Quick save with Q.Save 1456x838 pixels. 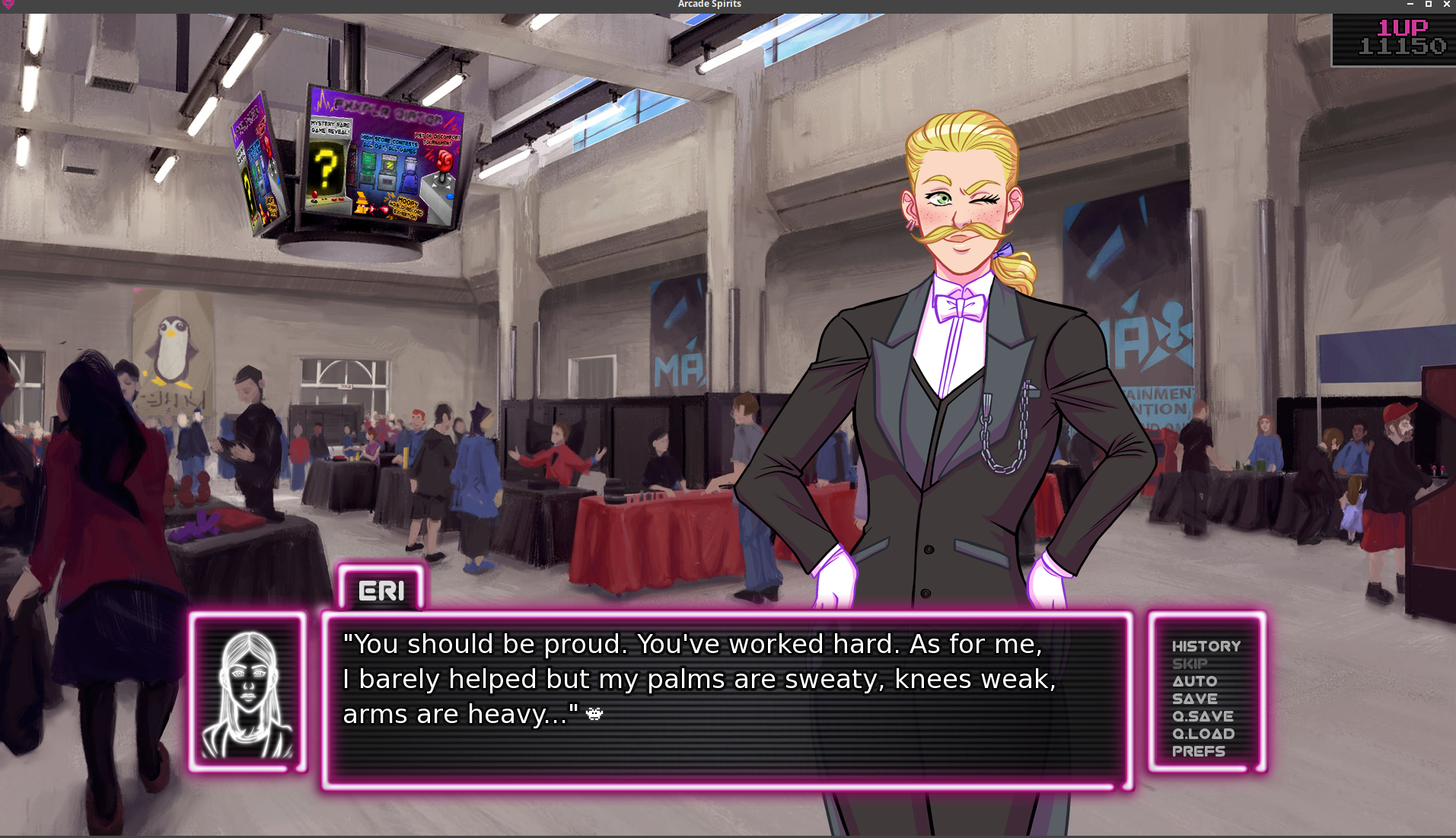pos(1202,716)
